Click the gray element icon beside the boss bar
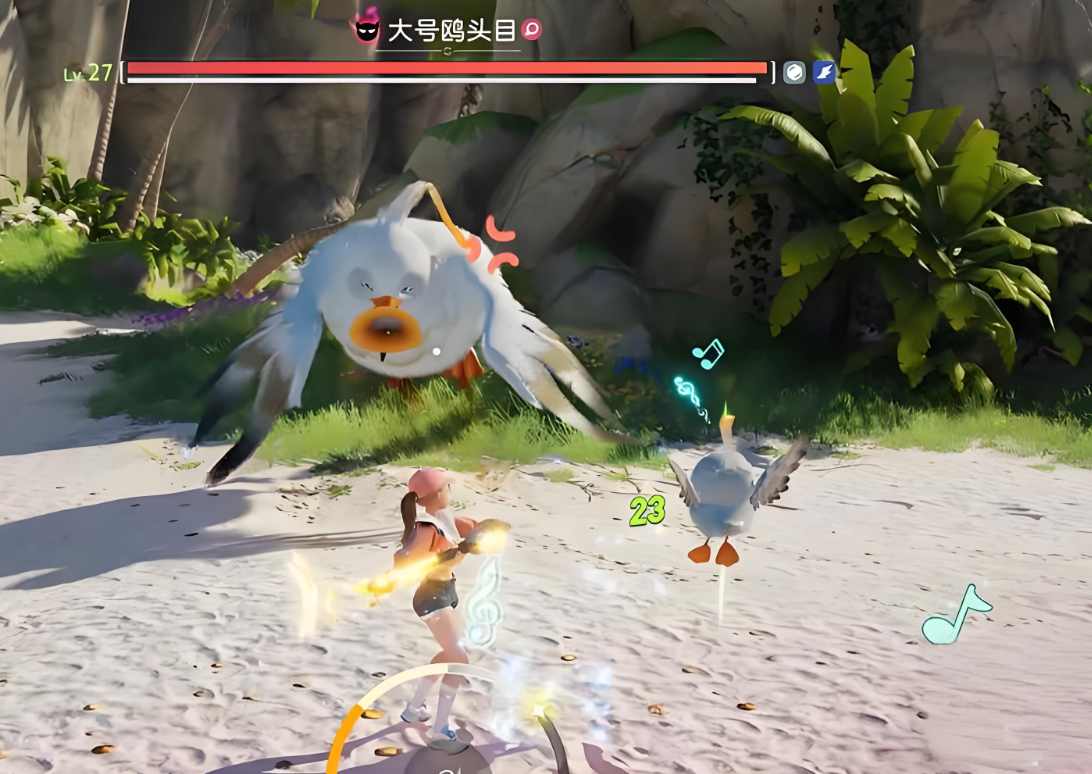 (x=794, y=72)
